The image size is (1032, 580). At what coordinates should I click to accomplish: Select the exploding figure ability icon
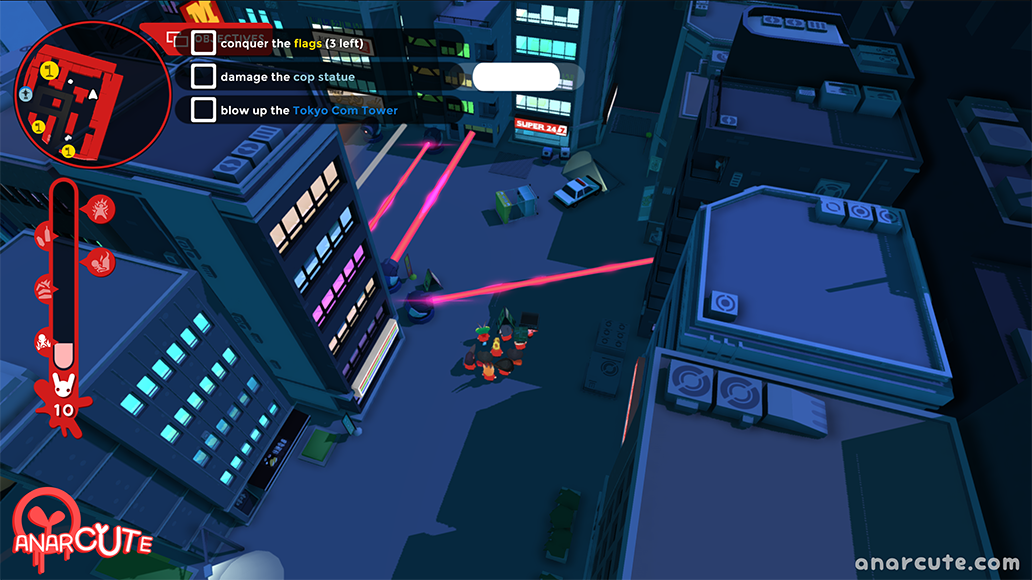102,209
